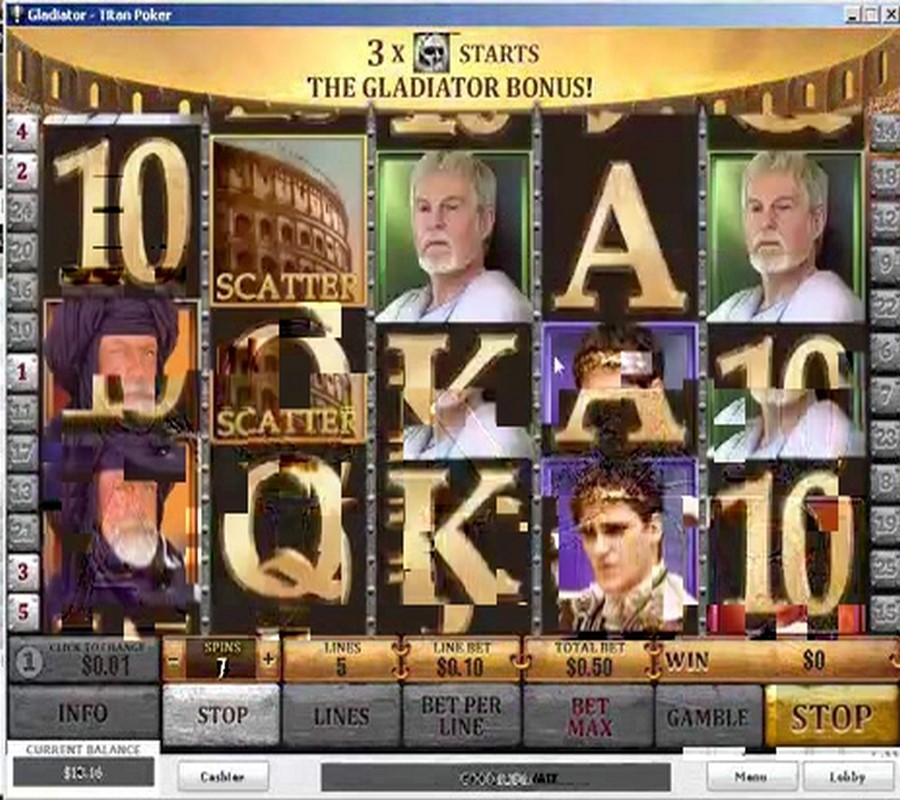Open the INFO paytable
The image size is (900, 800).
(83, 715)
